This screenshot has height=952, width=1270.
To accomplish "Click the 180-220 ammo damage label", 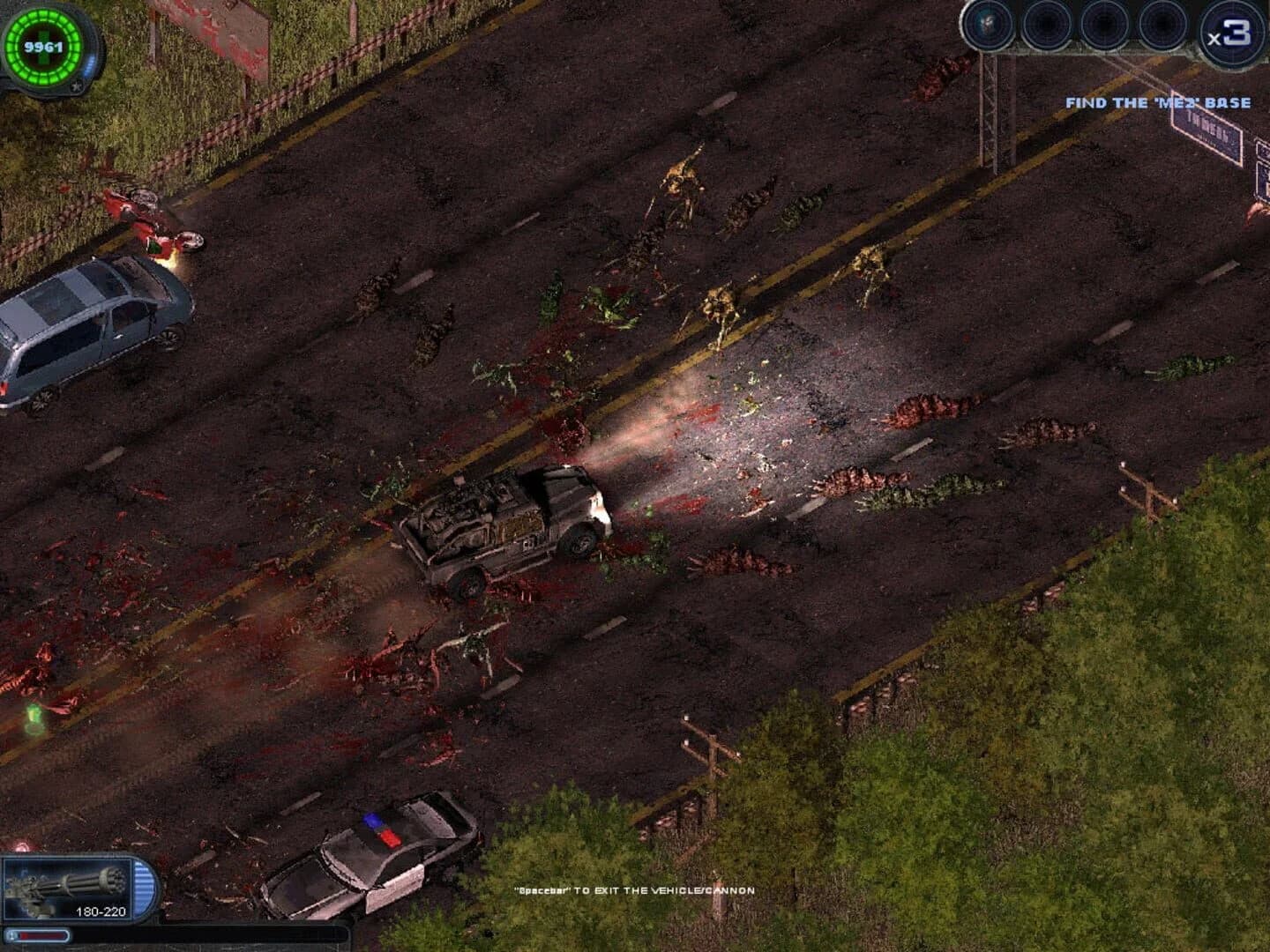I will pos(101,911).
